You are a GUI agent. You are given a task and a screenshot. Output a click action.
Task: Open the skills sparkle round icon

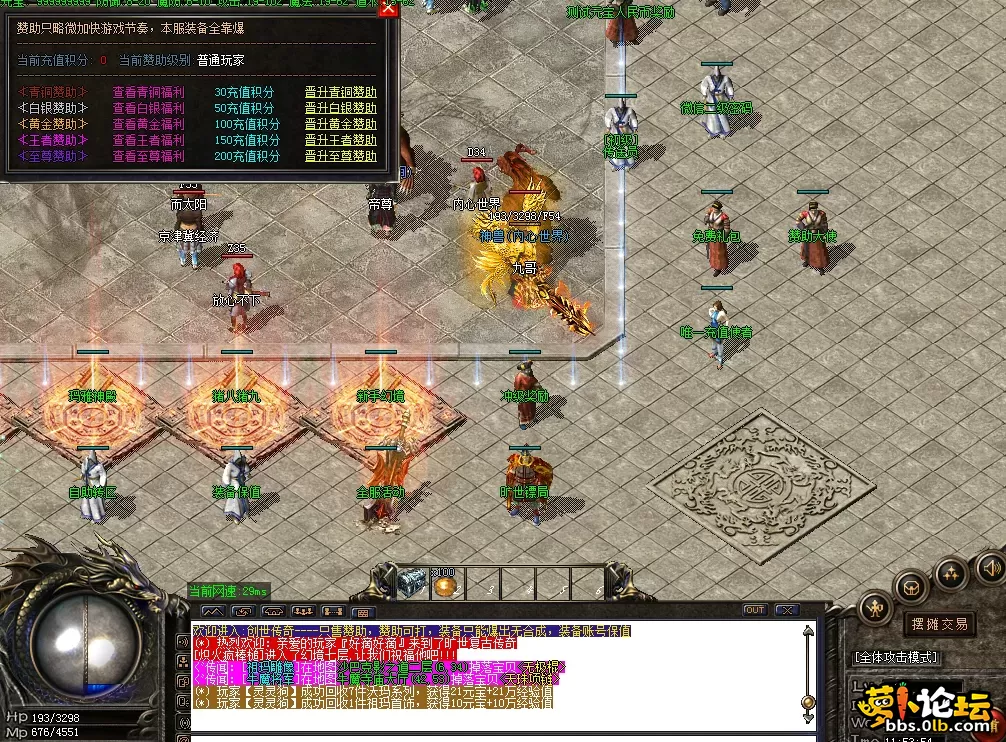(951, 573)
